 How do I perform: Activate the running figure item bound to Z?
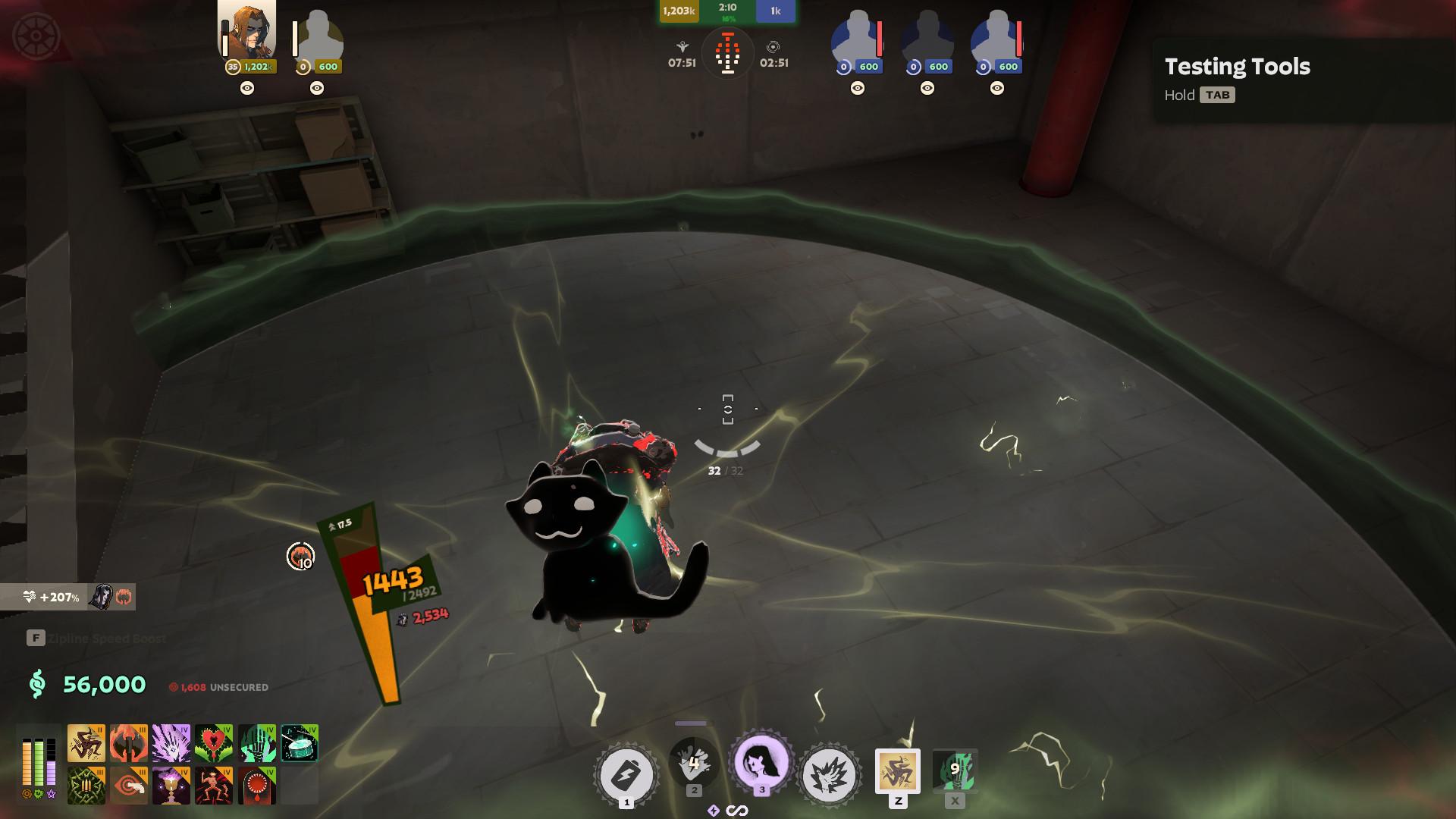click(898, 772)
